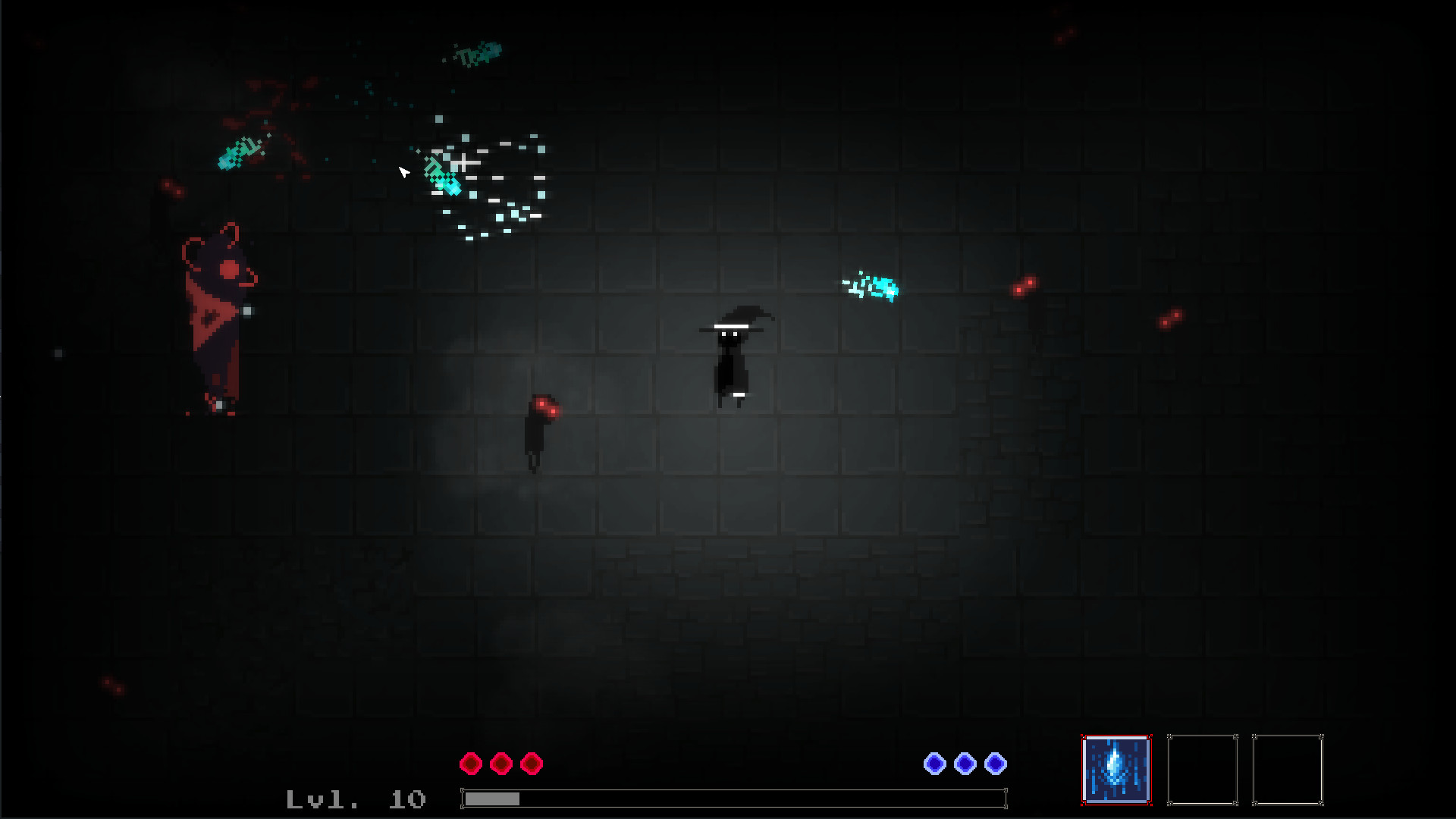Toggle the red-highlighted spell slot selection

tap(1116, 768)
